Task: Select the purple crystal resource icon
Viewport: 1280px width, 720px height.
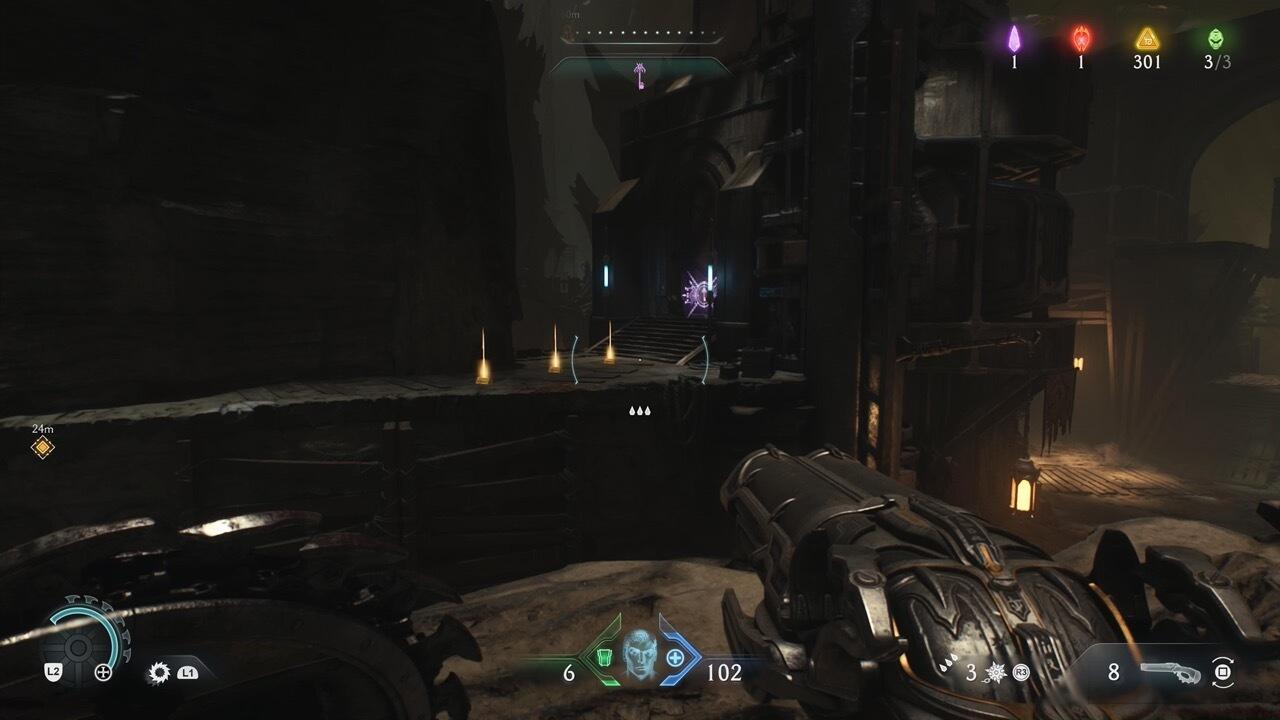Action: 1014,39
